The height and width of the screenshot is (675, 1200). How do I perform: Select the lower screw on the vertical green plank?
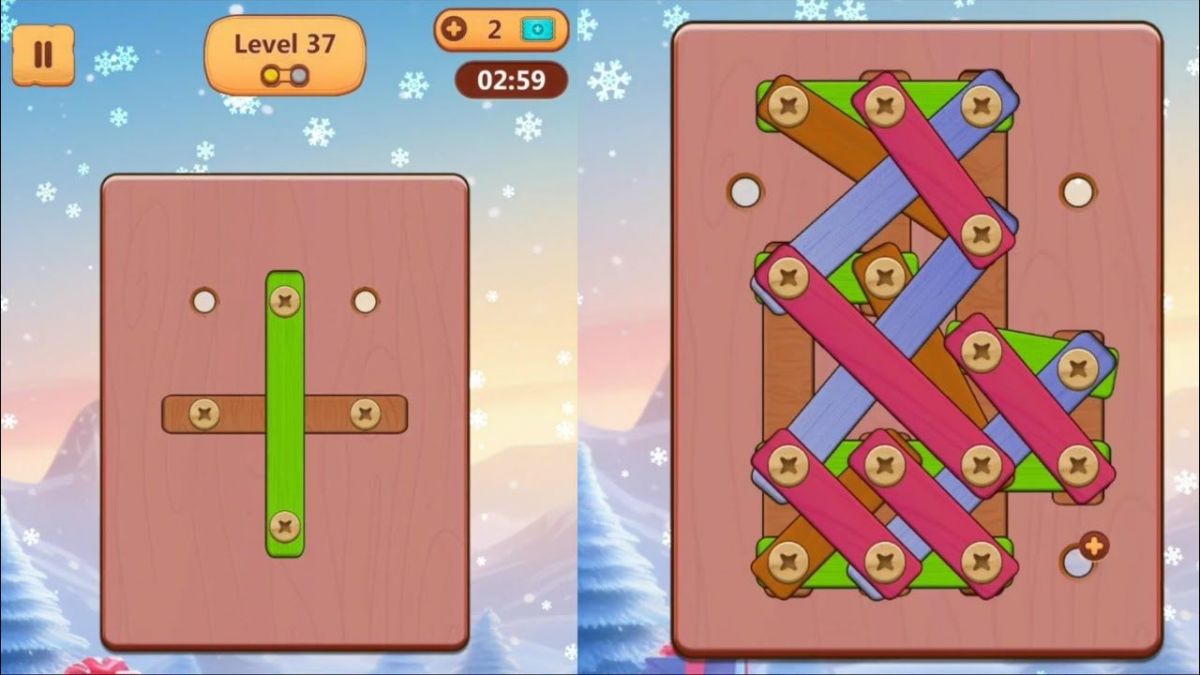pos(285,525)
